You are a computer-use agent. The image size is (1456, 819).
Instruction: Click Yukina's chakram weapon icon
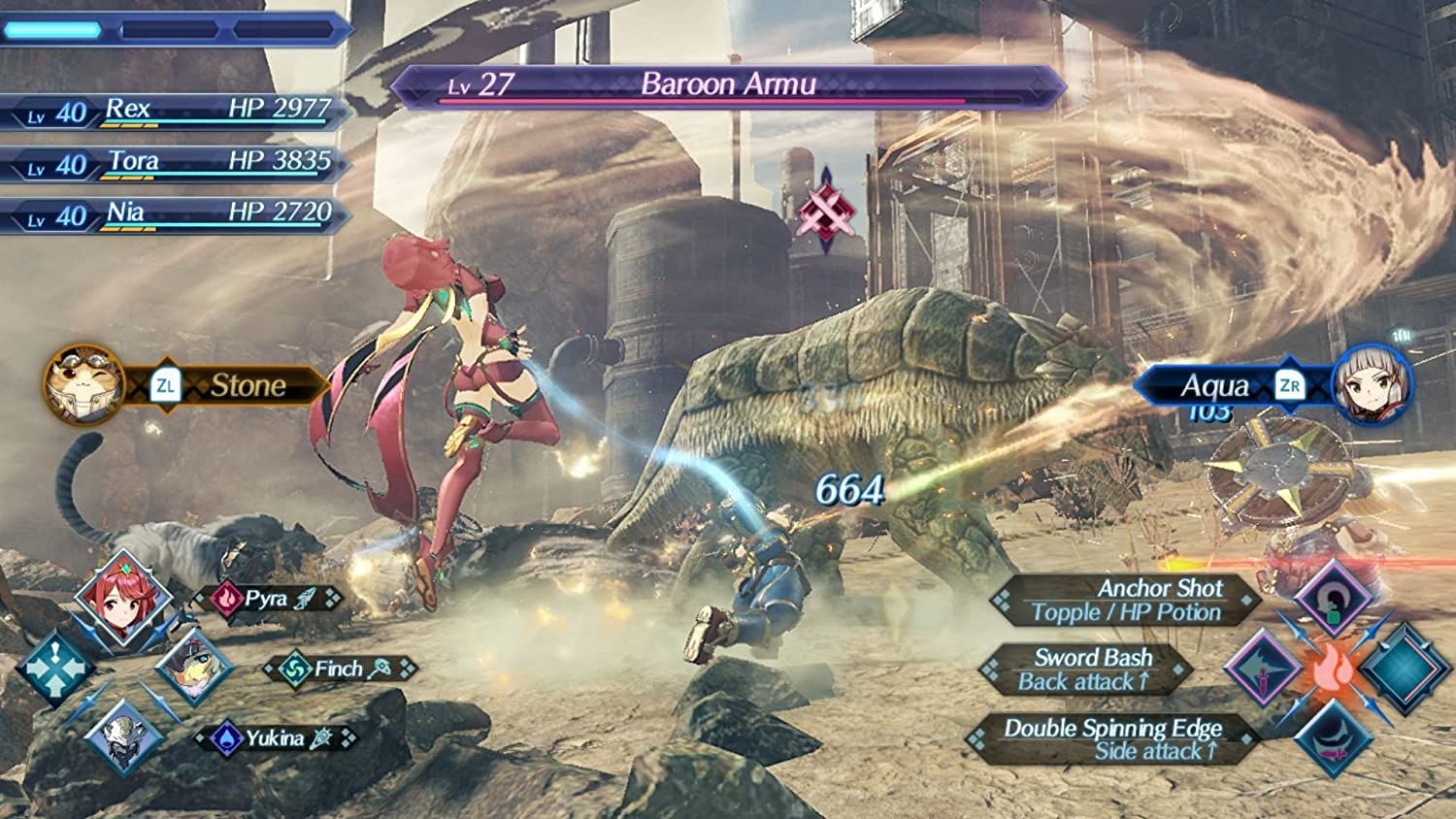(321, 737)
